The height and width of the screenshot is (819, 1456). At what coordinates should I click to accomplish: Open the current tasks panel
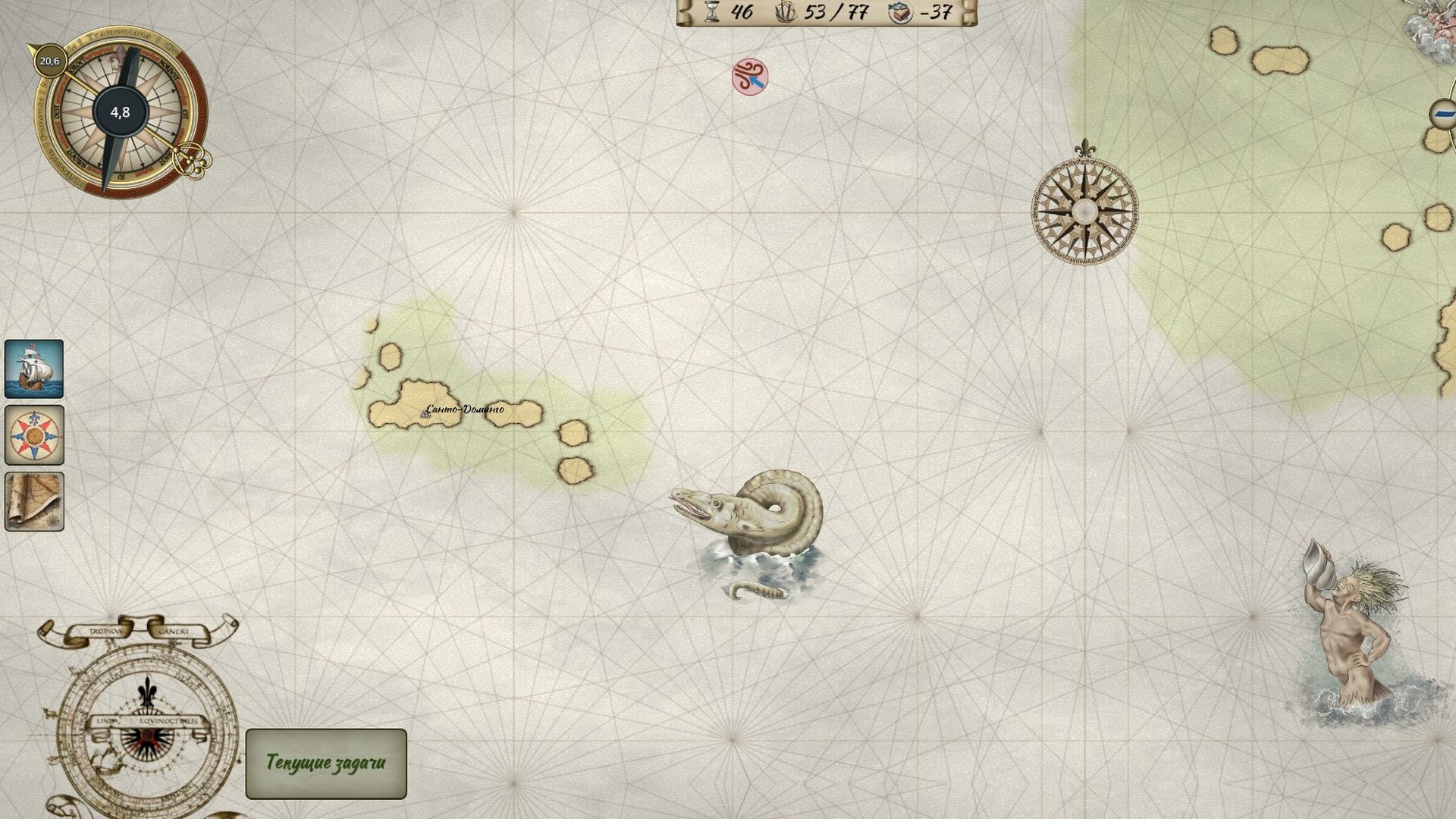pos(326,763)
